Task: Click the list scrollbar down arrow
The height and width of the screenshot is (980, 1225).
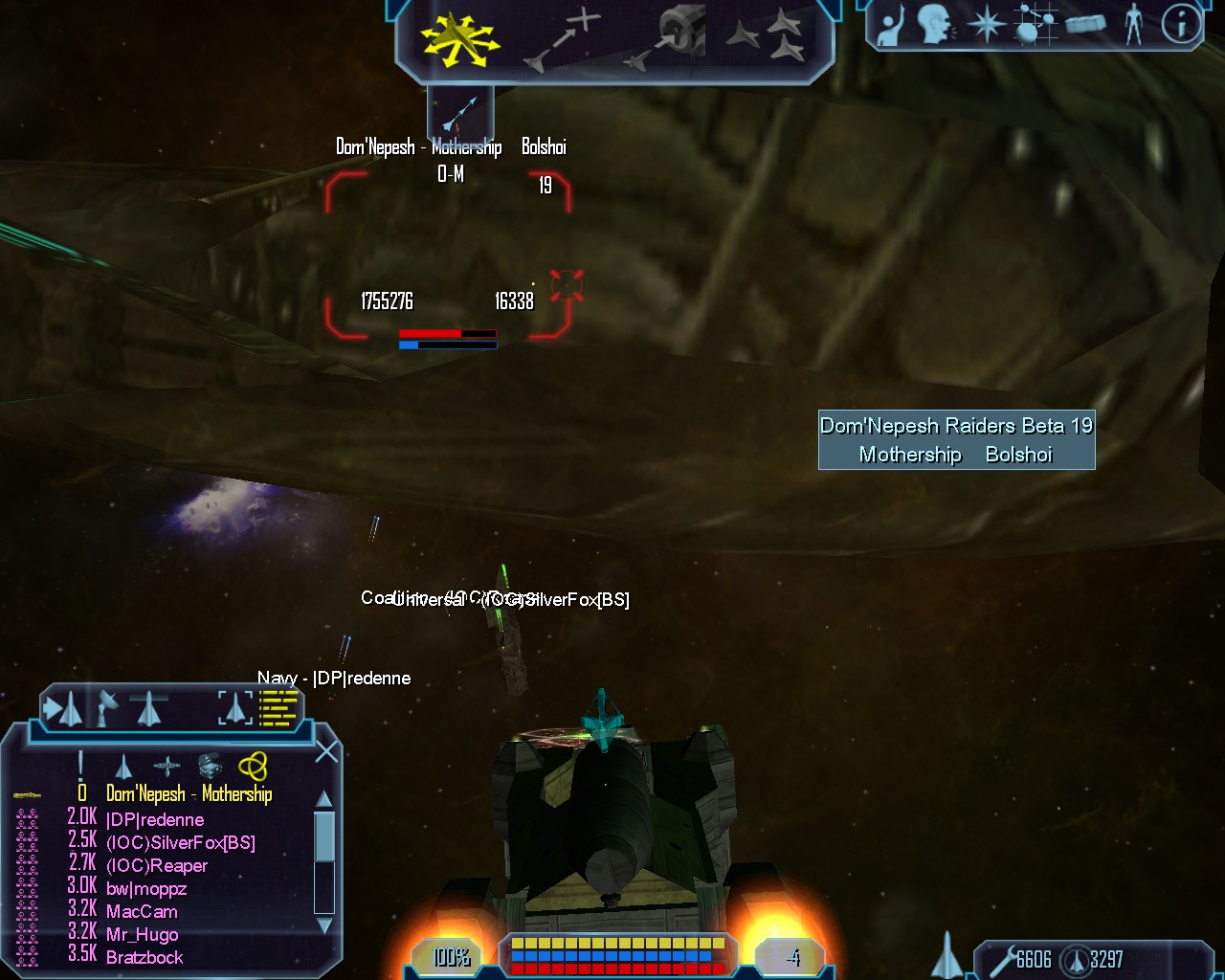Action: (x=324, y=925)
